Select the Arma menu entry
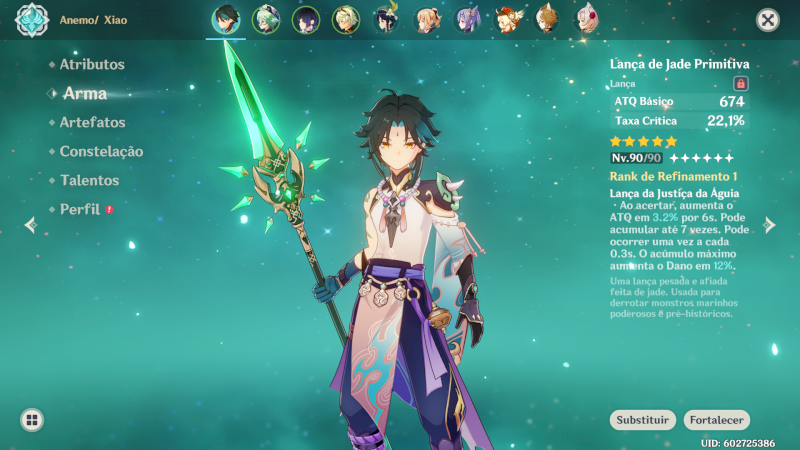This screenshot has height=450, width=800. point(84,93)
